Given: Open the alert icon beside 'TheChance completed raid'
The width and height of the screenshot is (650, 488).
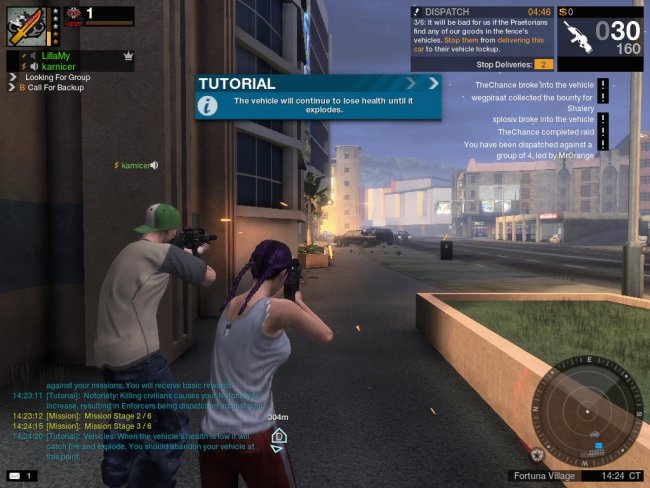Looking at the screenshot, I should 603,131.
